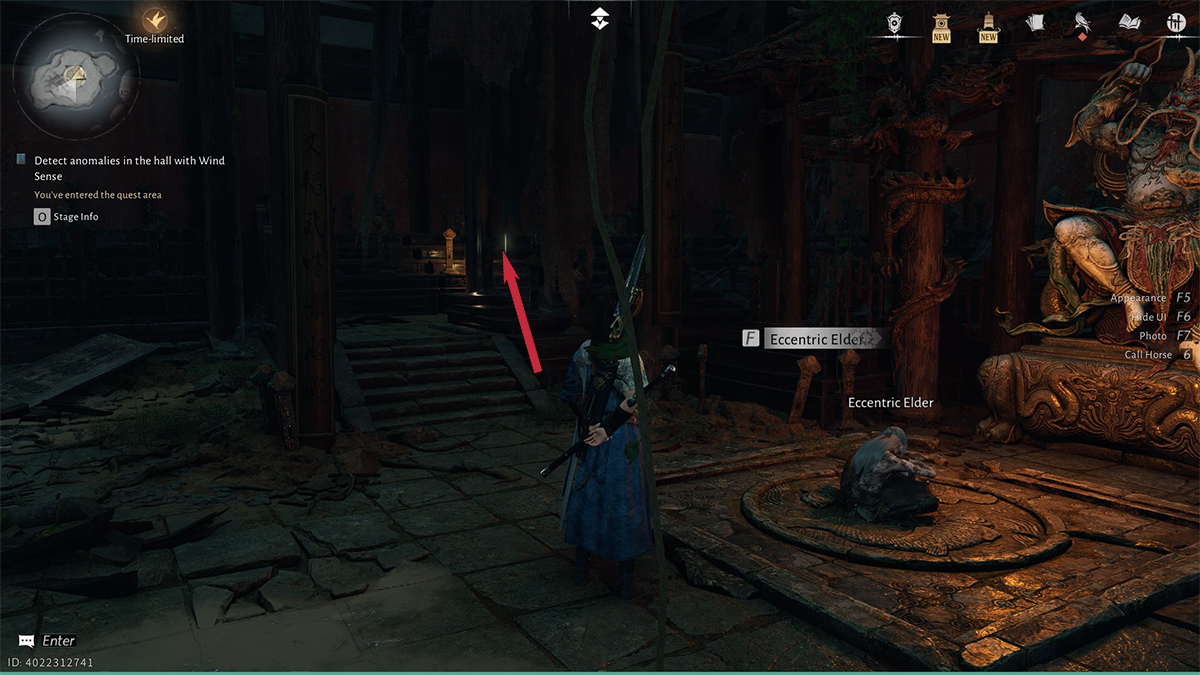The width and height of the screenshot is (1200, 675).
Task: Open the bird icon with red diamond
Action: coord(1082,23)
